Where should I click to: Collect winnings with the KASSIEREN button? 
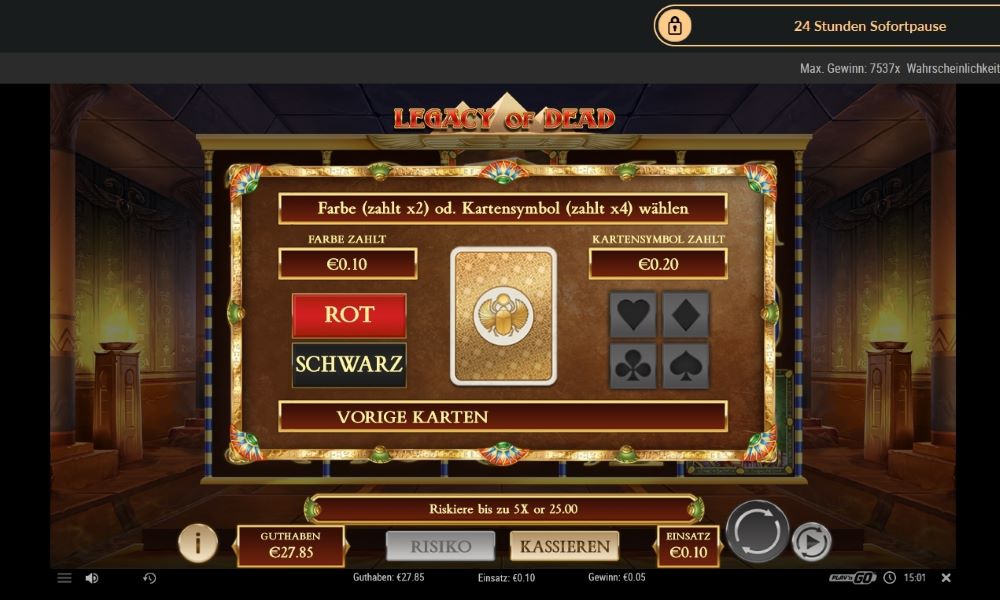[x=564, y=546]
